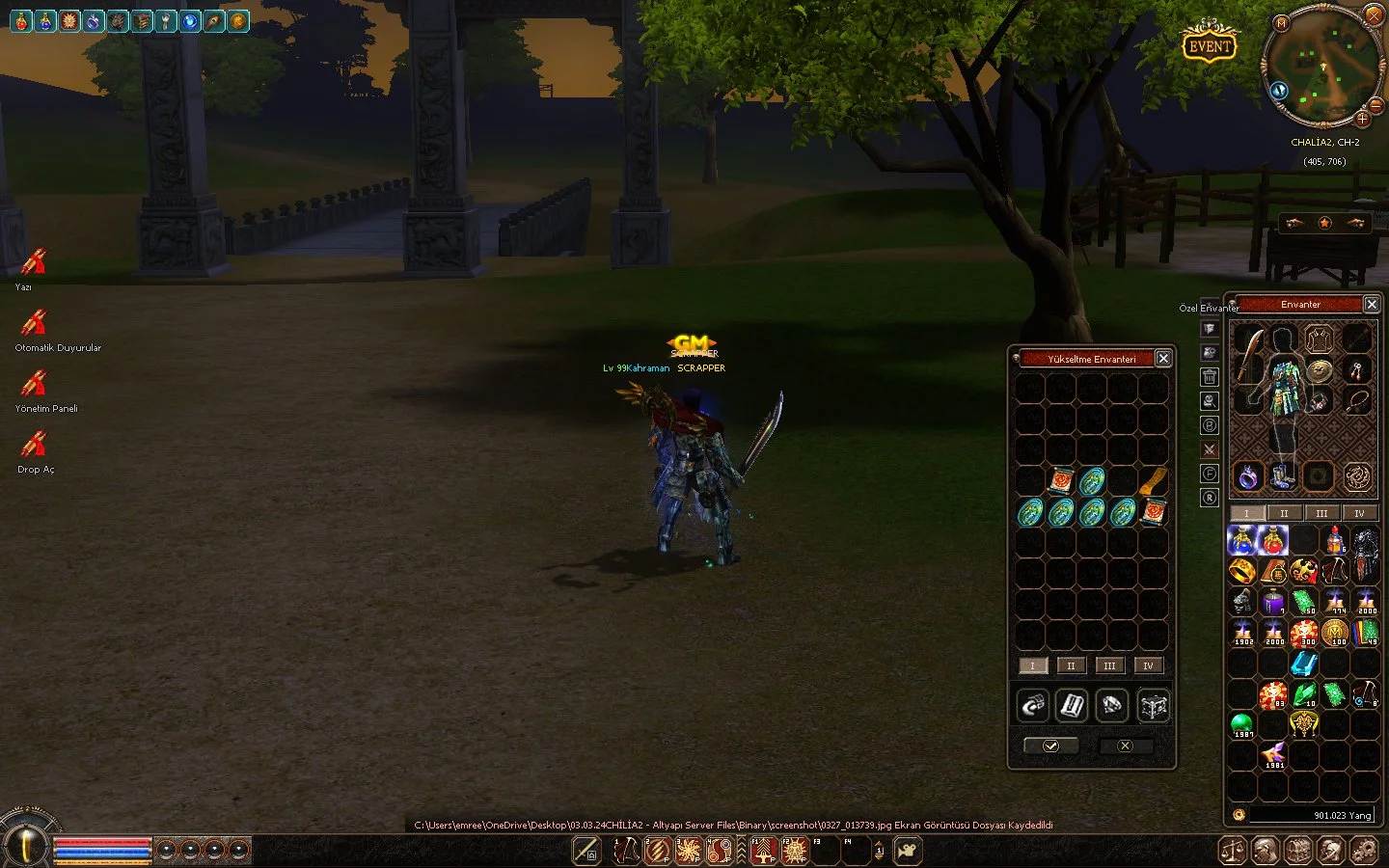Select the yellow brush item in upgrade inventory
The image size is (1389, 868).
1154,481
